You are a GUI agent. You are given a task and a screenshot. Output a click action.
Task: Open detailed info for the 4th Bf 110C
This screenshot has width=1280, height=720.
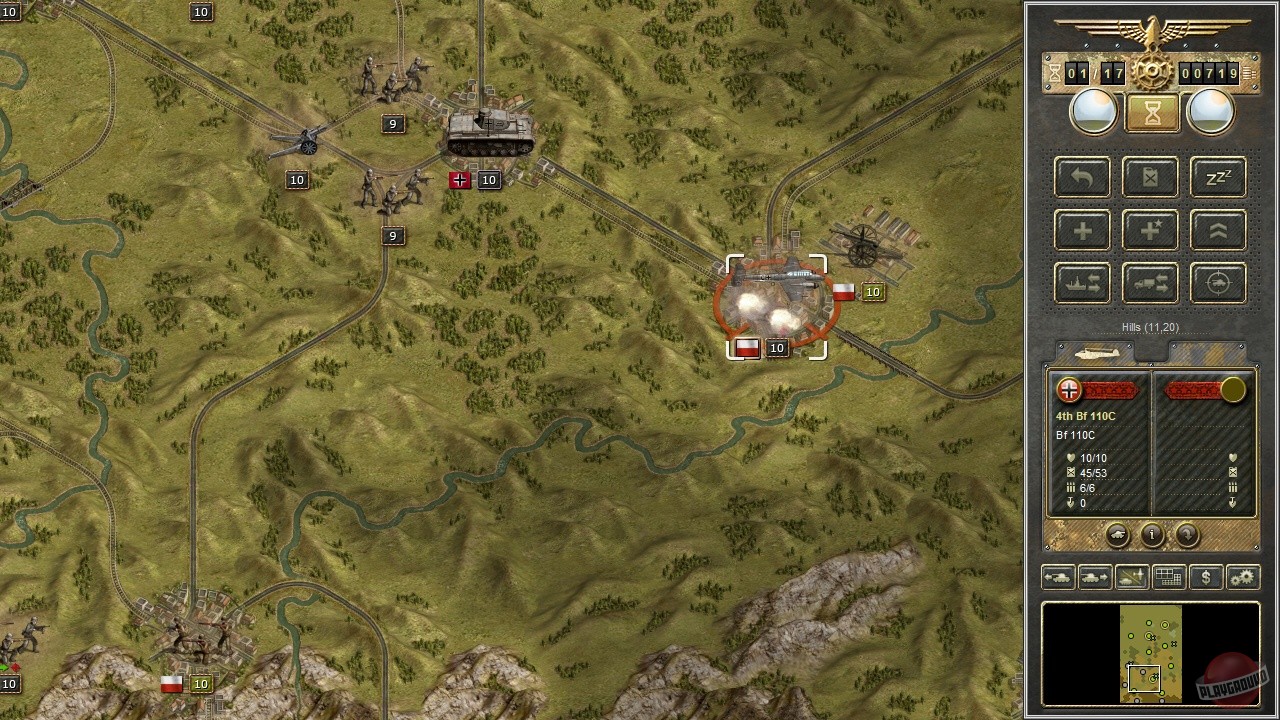point(1152,535)
